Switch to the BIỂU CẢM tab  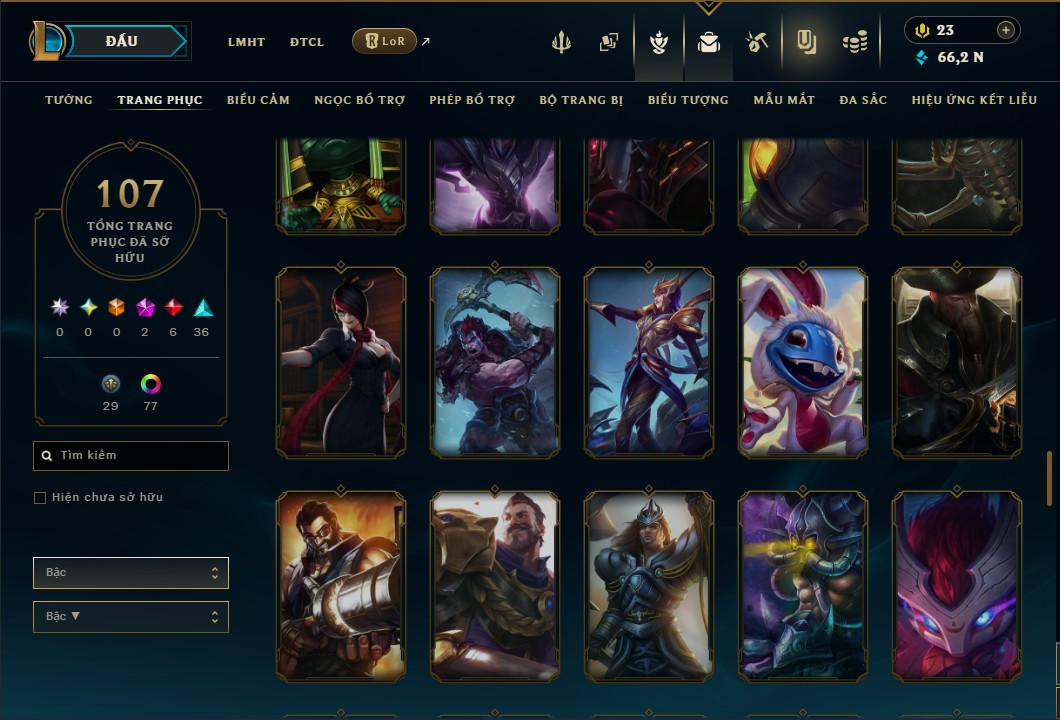pos(258,100)
